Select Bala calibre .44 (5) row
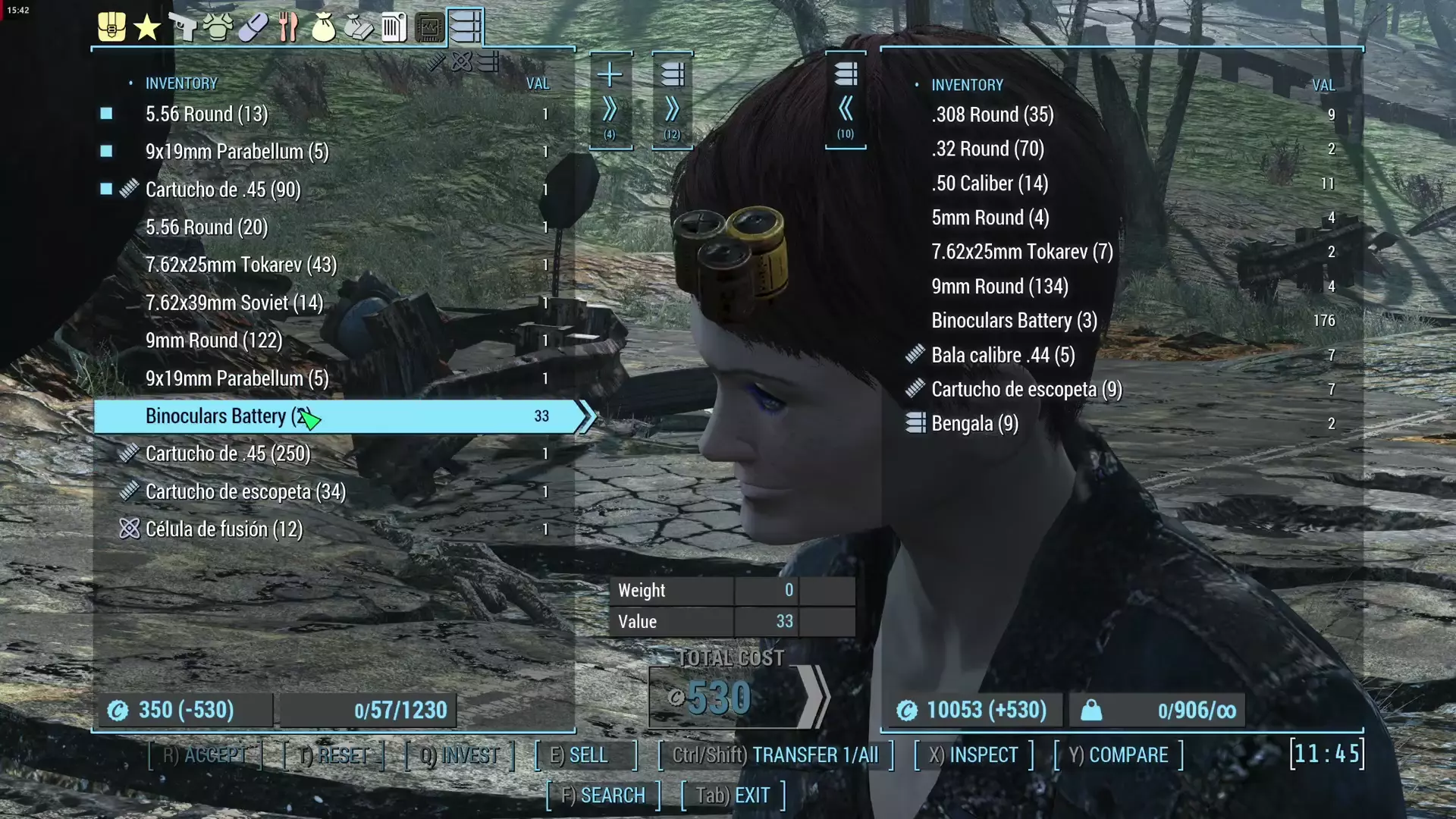 tap(1003, 355)
